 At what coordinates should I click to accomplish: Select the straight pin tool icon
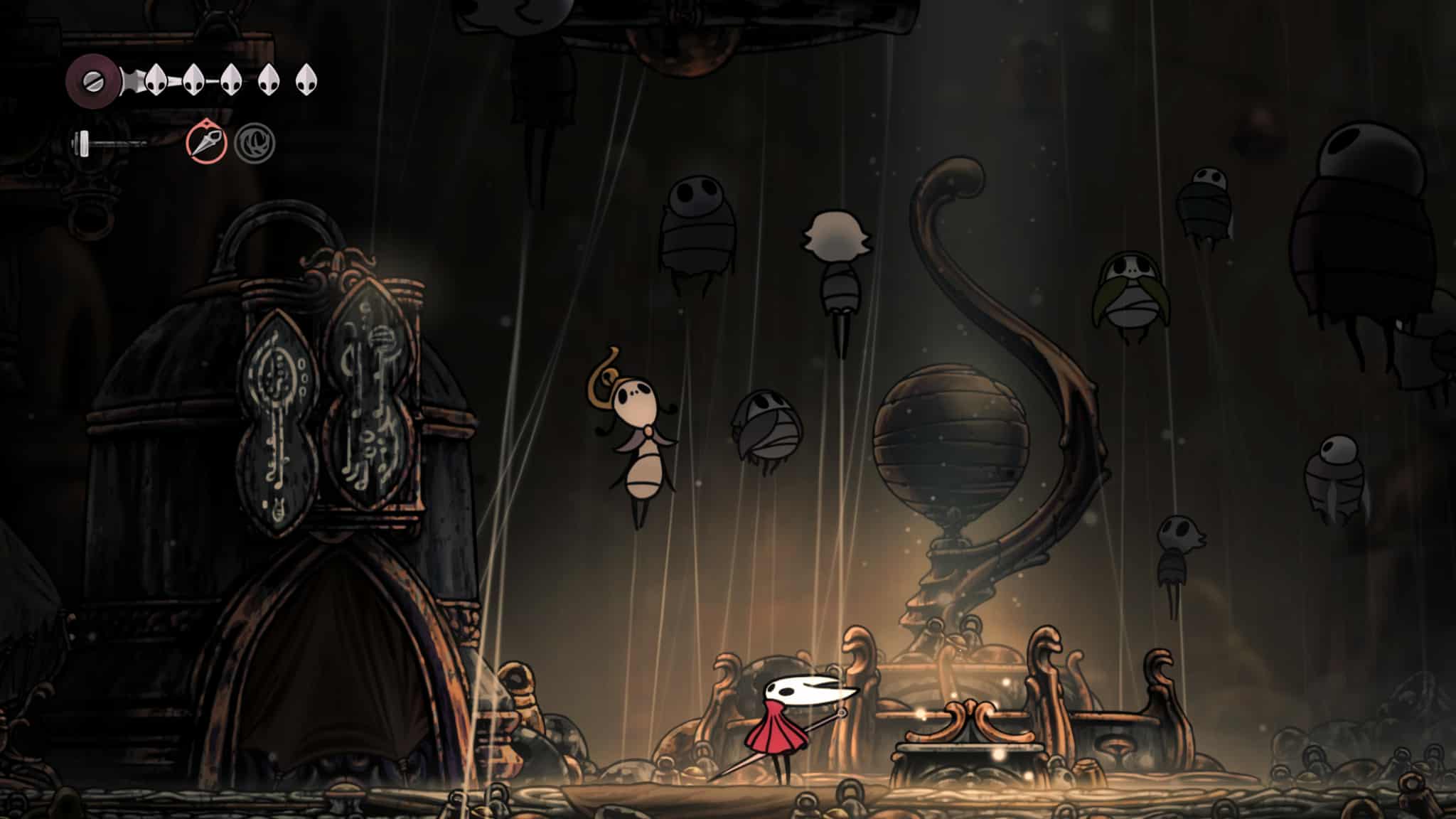click(207, 141)
